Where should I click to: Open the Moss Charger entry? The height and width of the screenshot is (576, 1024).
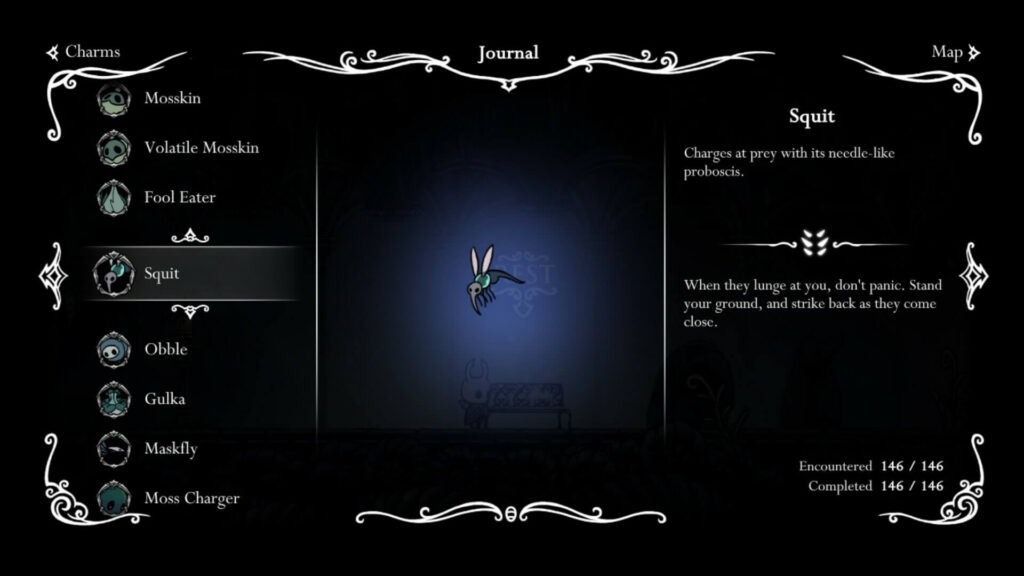pyautogui.click(x=191, y=498)
